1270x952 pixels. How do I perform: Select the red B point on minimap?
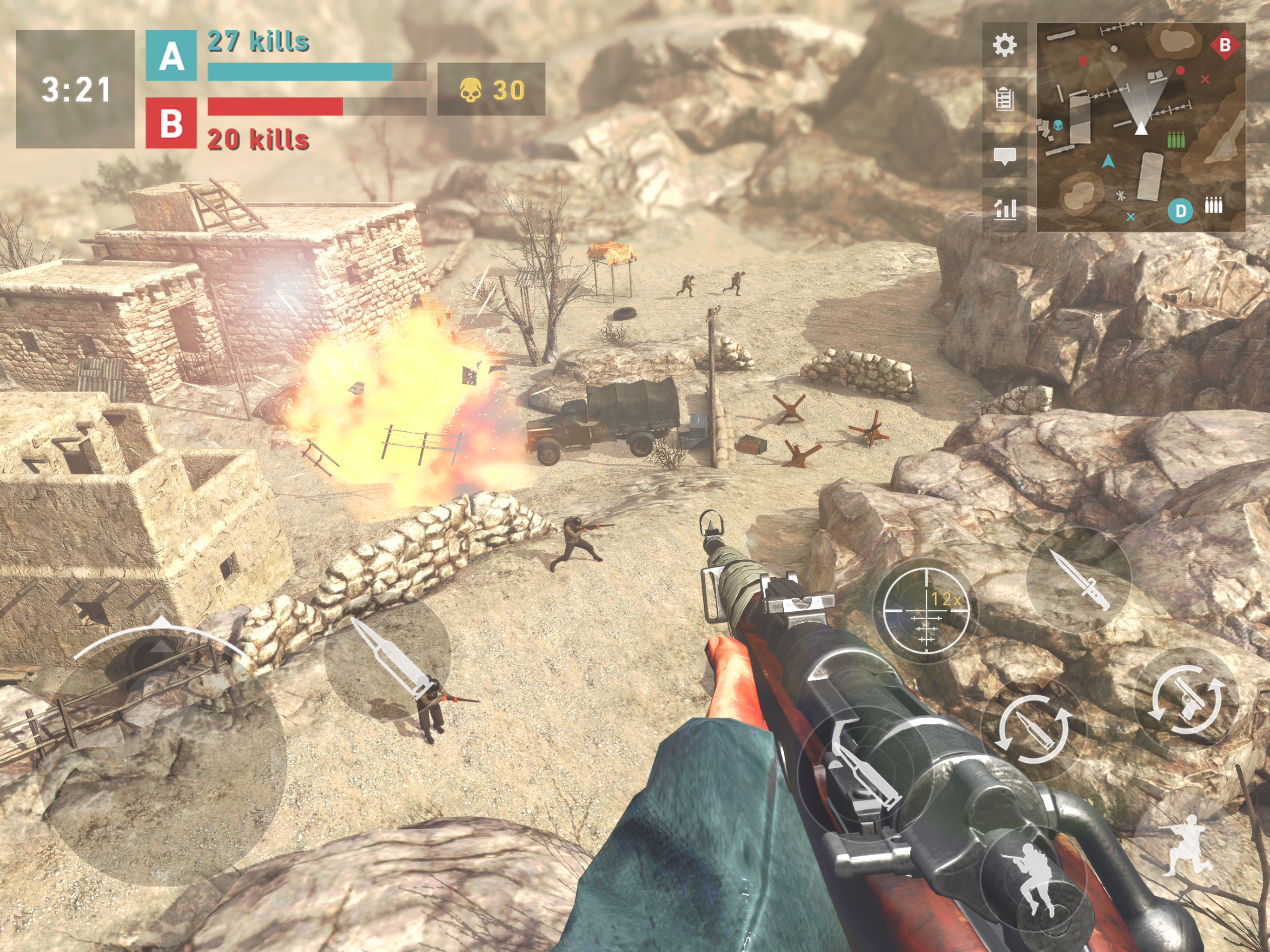click(1224, 45)
